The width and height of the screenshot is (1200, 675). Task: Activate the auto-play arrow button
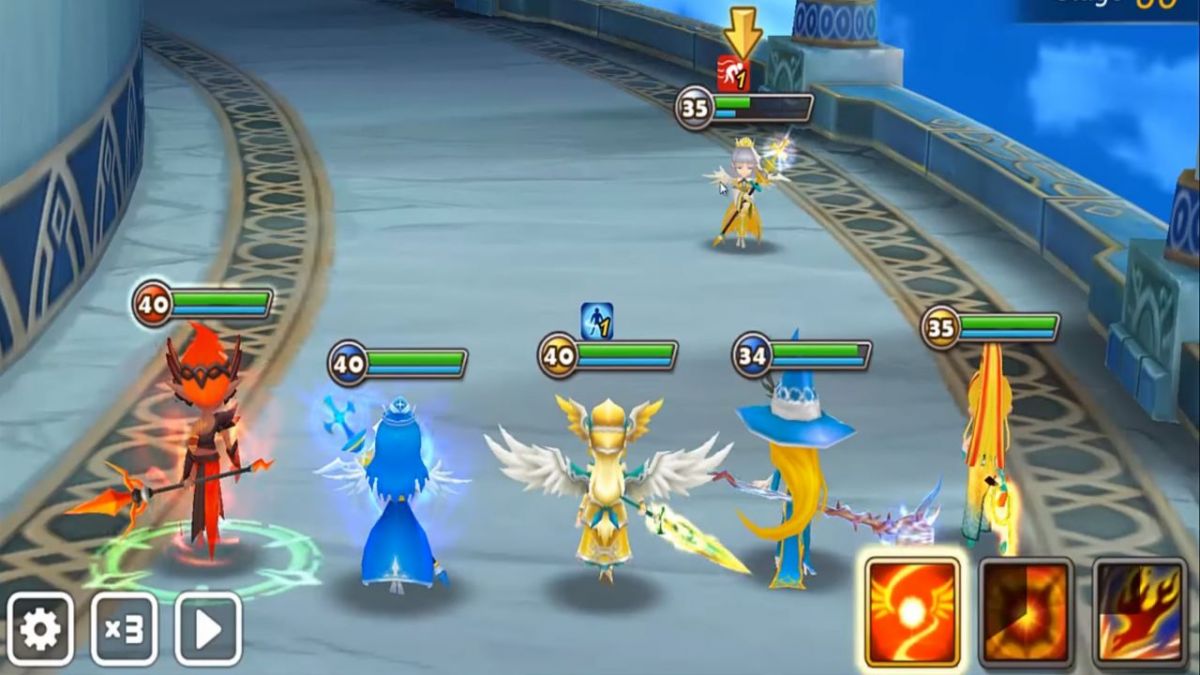tap(208, 629)
